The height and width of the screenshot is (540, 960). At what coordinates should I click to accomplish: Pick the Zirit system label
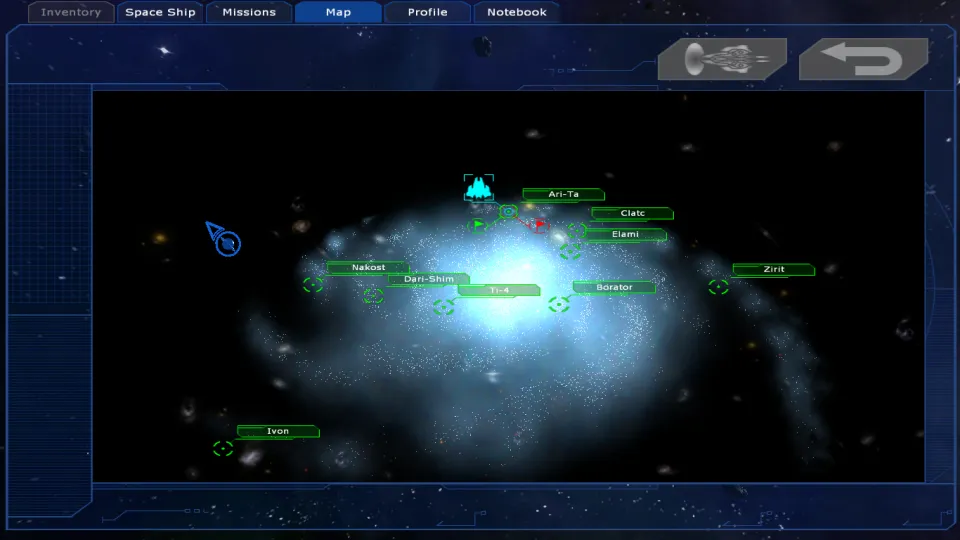(774, 270)
